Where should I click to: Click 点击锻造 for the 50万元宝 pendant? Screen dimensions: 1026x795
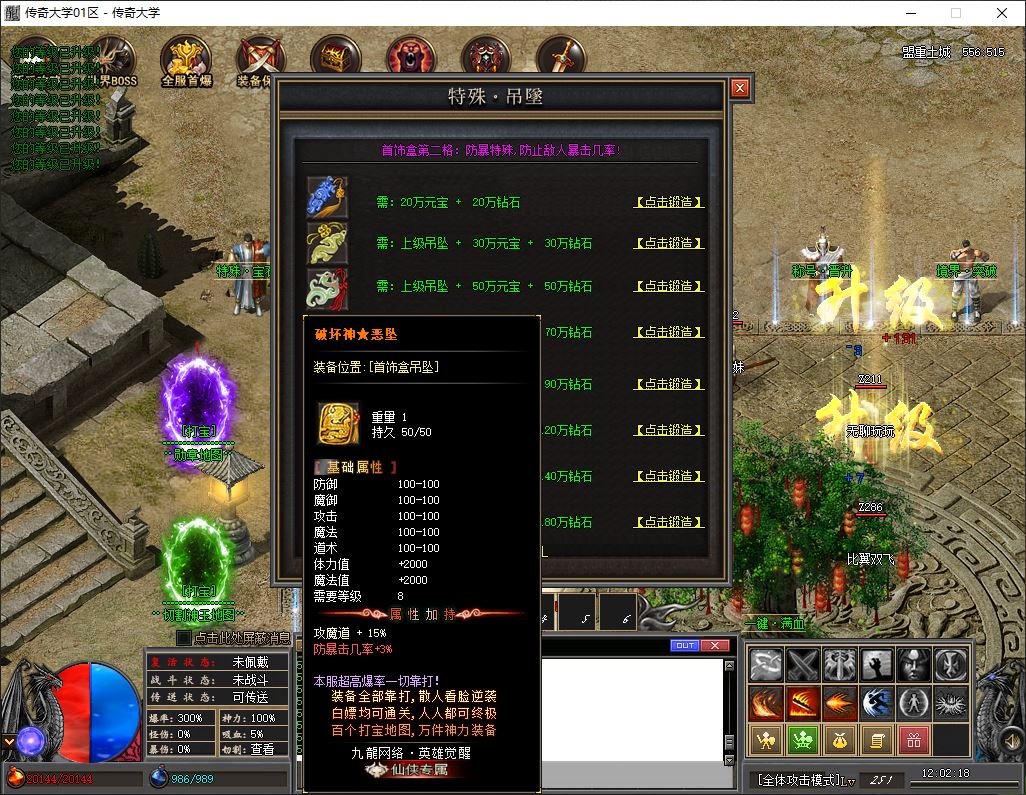pyautogui.click(x=669, y=286)
